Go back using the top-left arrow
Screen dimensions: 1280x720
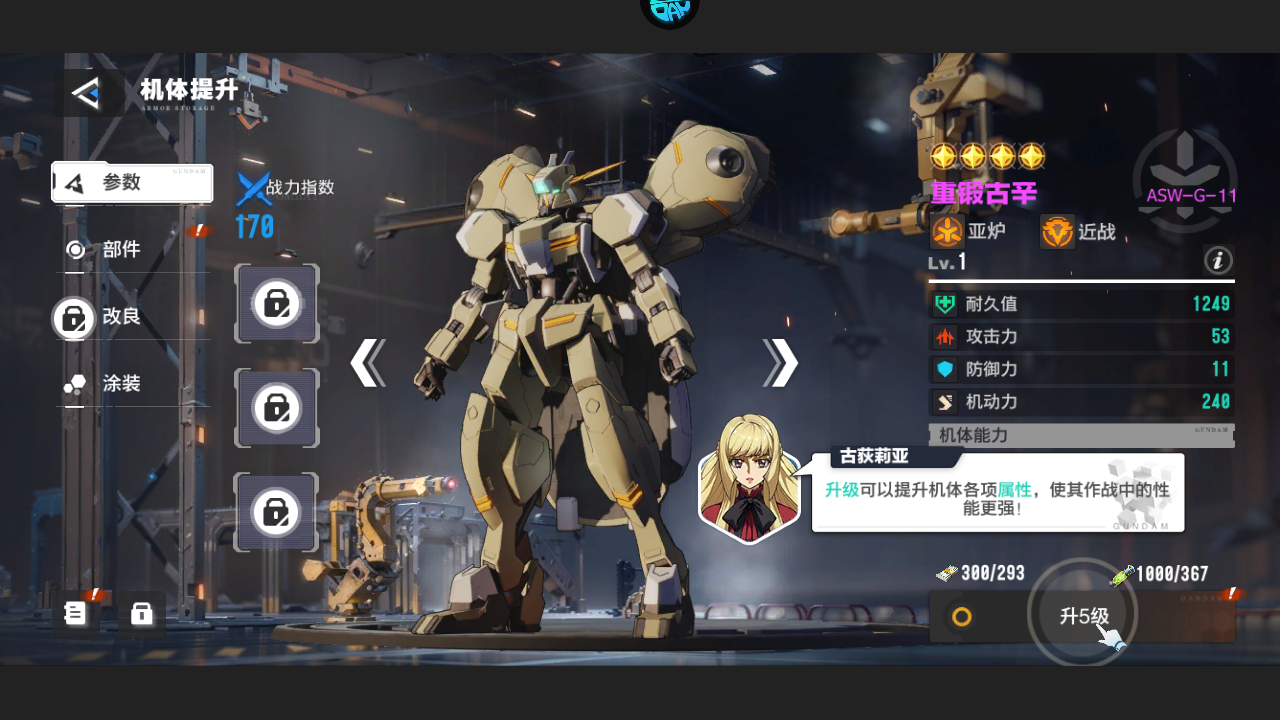tap(87, 93)
